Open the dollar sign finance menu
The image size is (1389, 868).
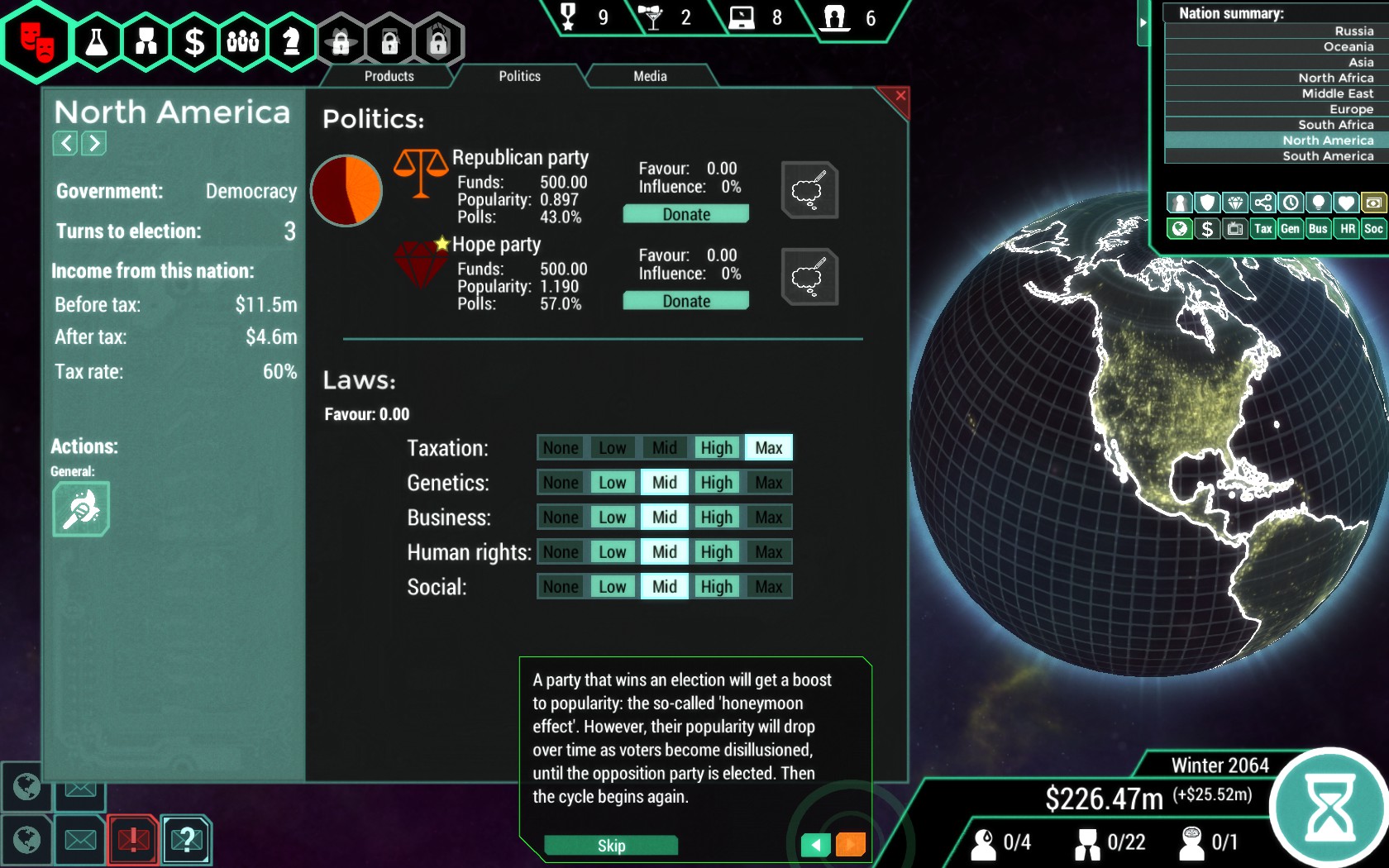pos(194,41)
